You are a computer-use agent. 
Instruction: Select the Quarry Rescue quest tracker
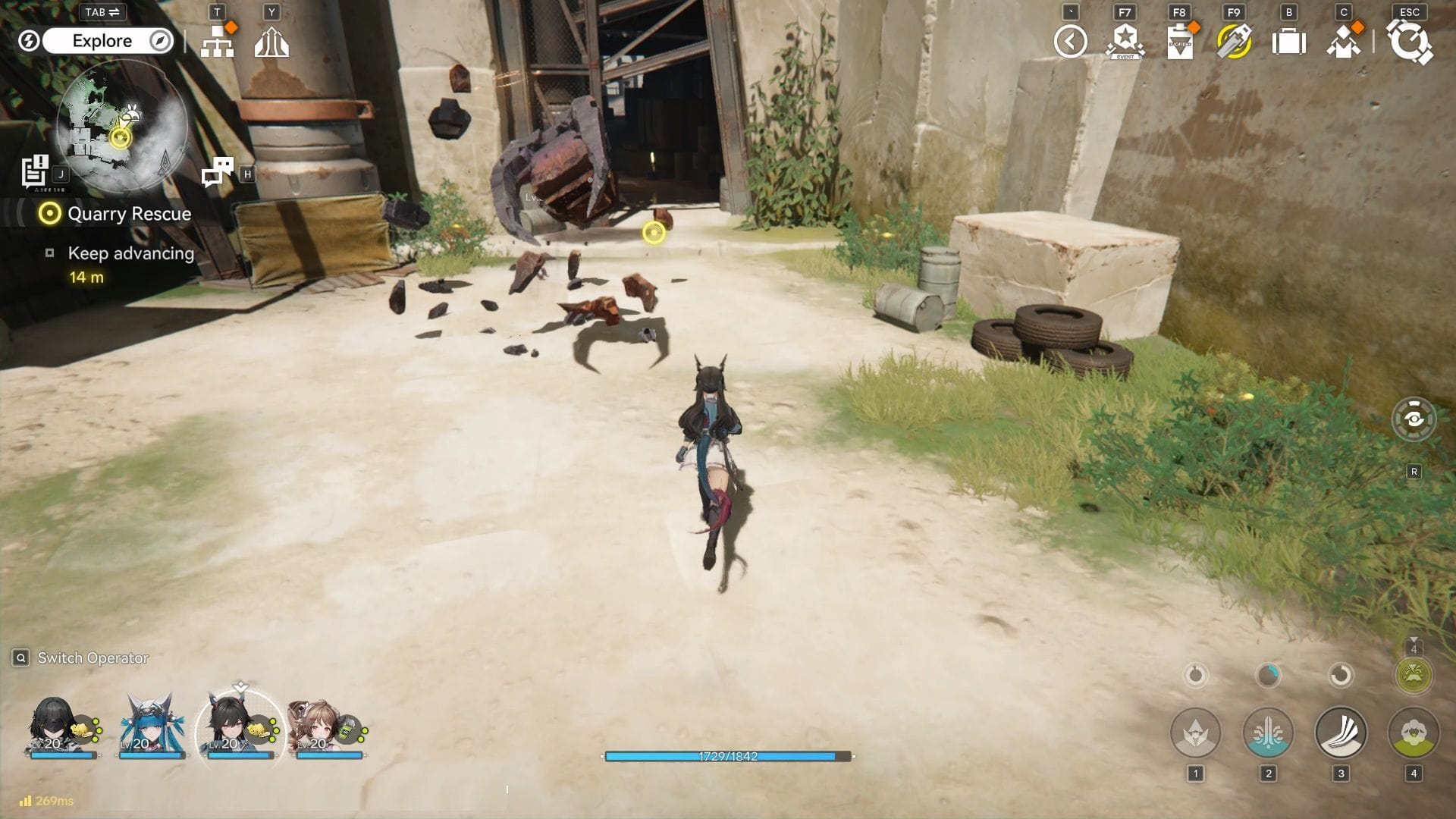129,214
